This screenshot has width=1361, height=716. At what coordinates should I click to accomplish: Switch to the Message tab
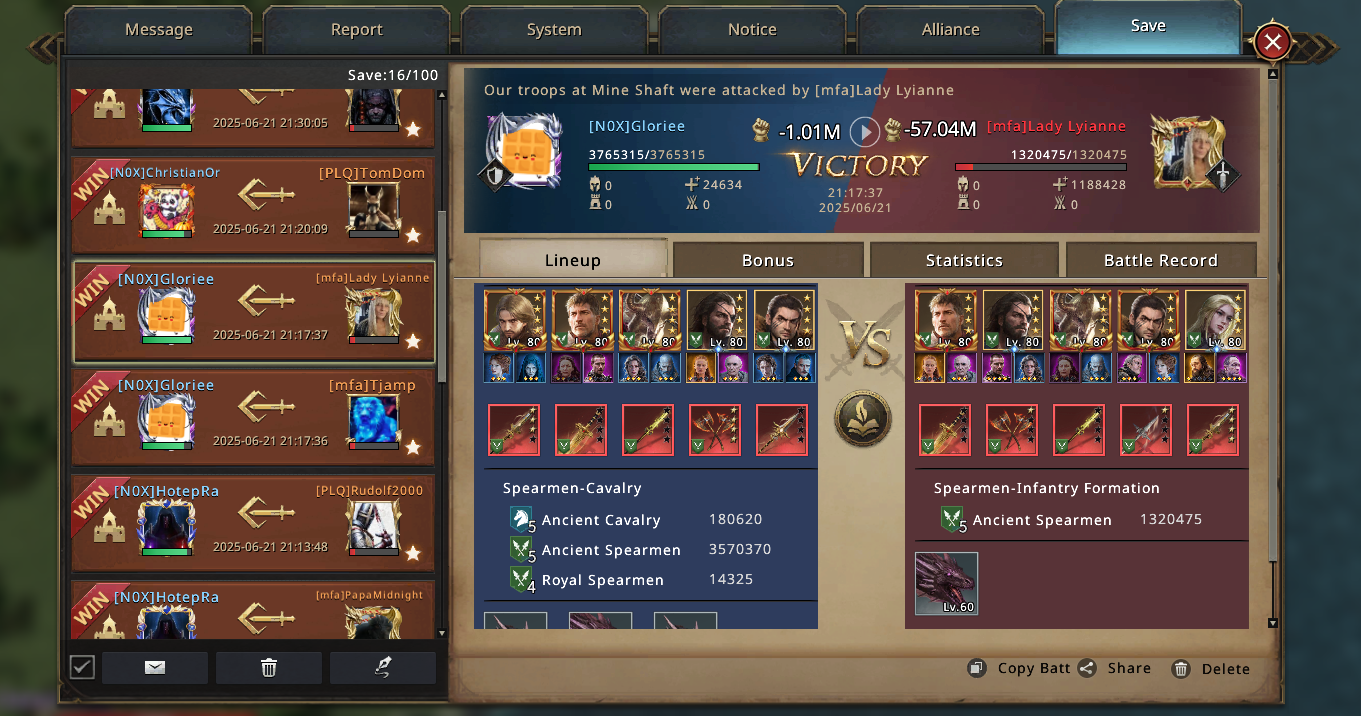tap(158, 30)
